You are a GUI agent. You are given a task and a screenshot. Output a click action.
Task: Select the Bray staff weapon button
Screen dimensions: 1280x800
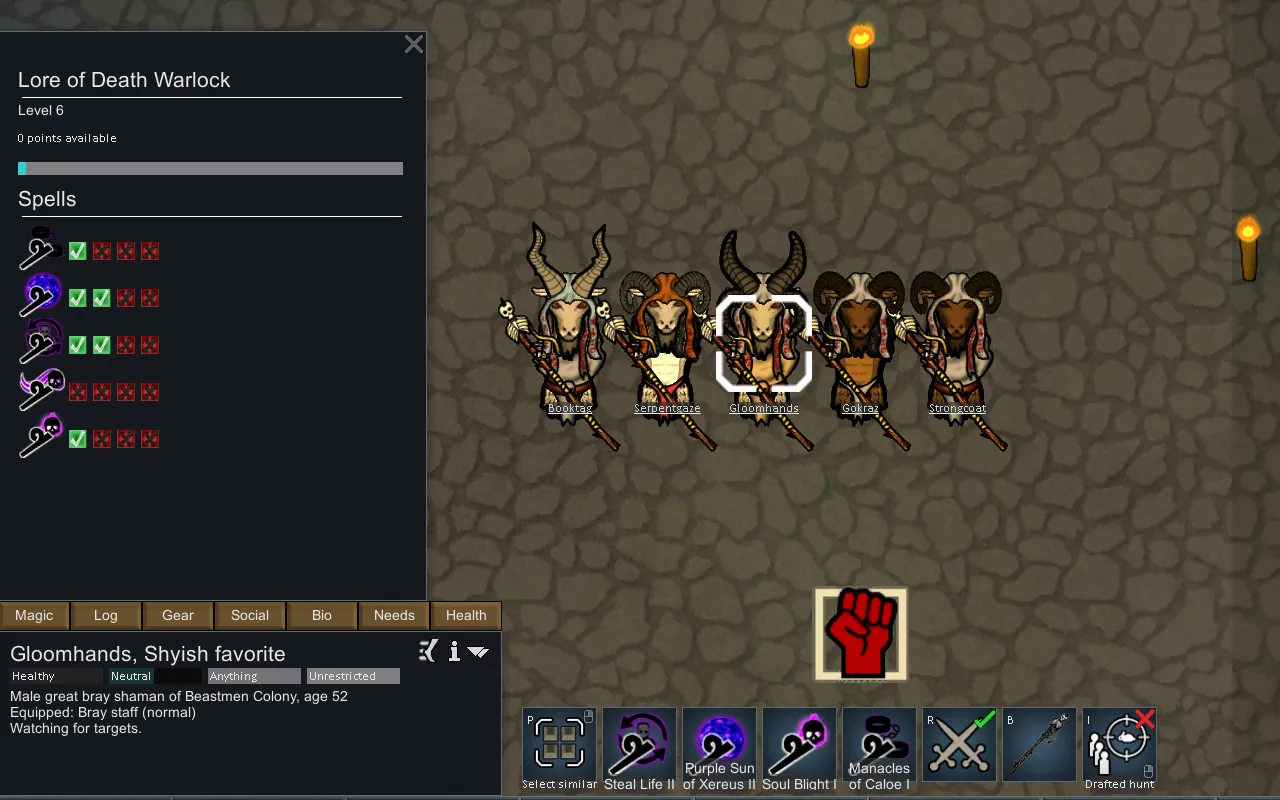point(1040,745)
